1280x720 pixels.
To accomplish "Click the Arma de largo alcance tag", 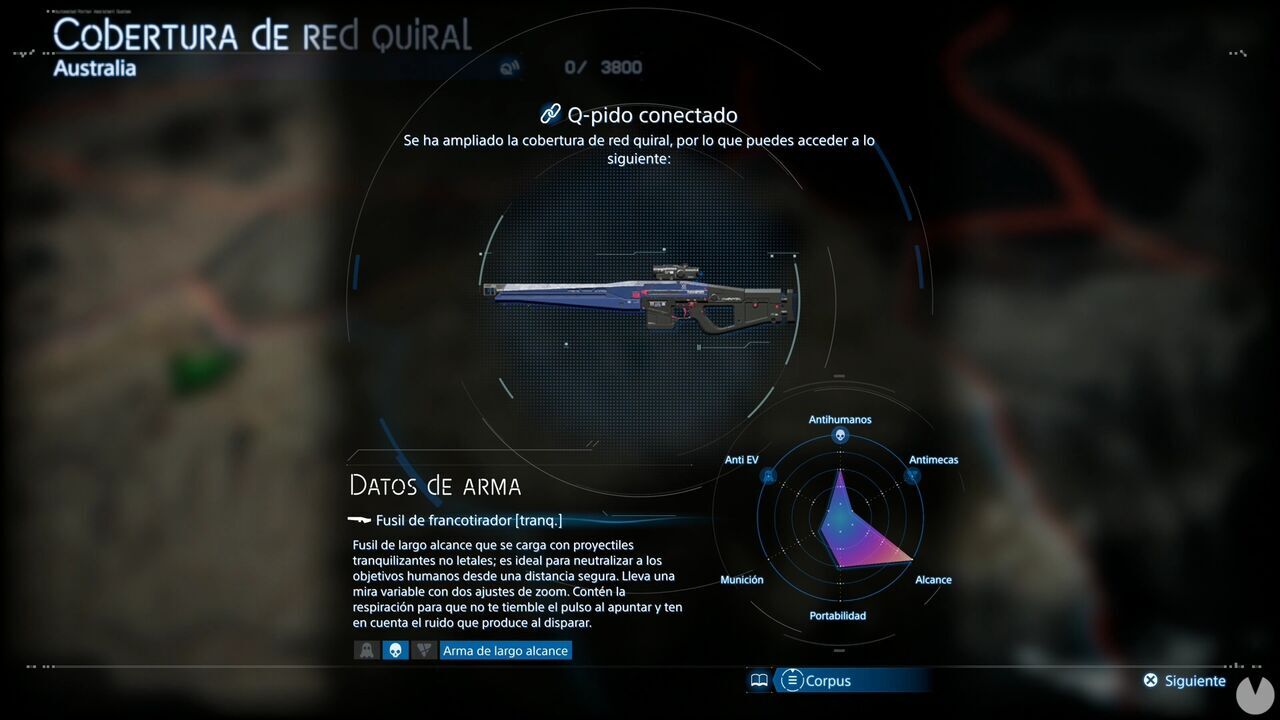I will coord(506,651).
